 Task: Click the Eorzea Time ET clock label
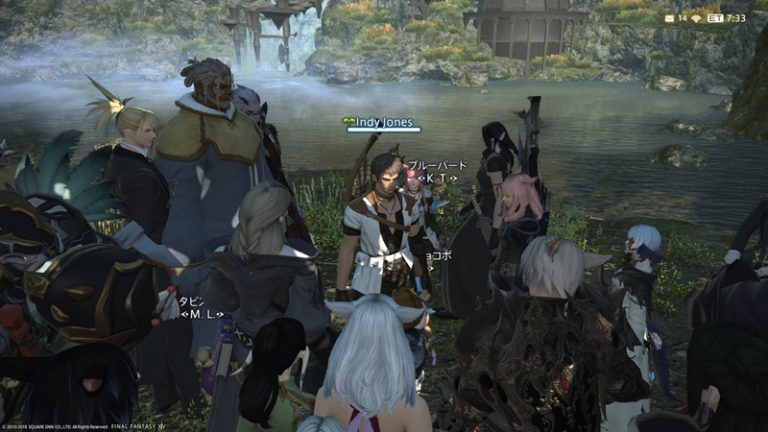pyautogui.click(x=715, y=18)
